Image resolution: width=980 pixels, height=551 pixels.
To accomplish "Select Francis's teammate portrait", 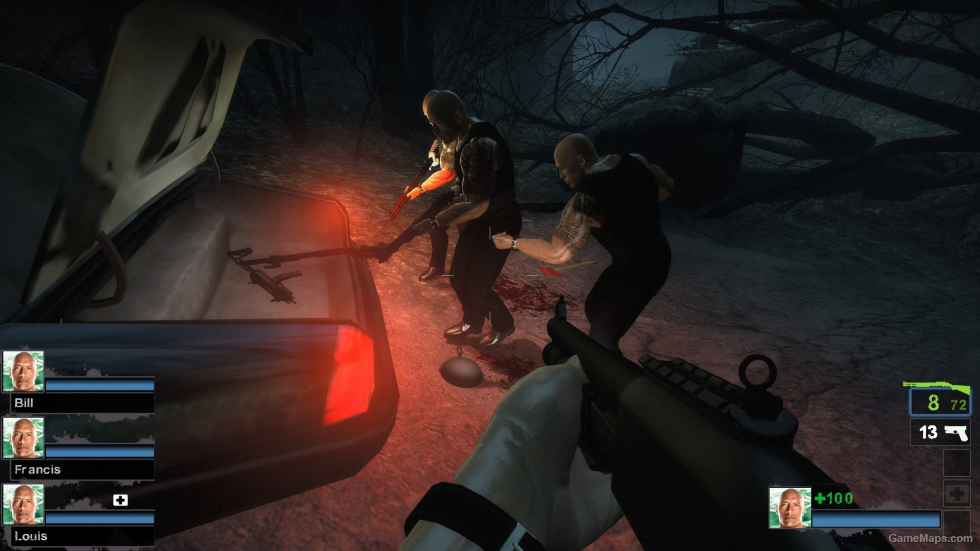I will [23, 437].
